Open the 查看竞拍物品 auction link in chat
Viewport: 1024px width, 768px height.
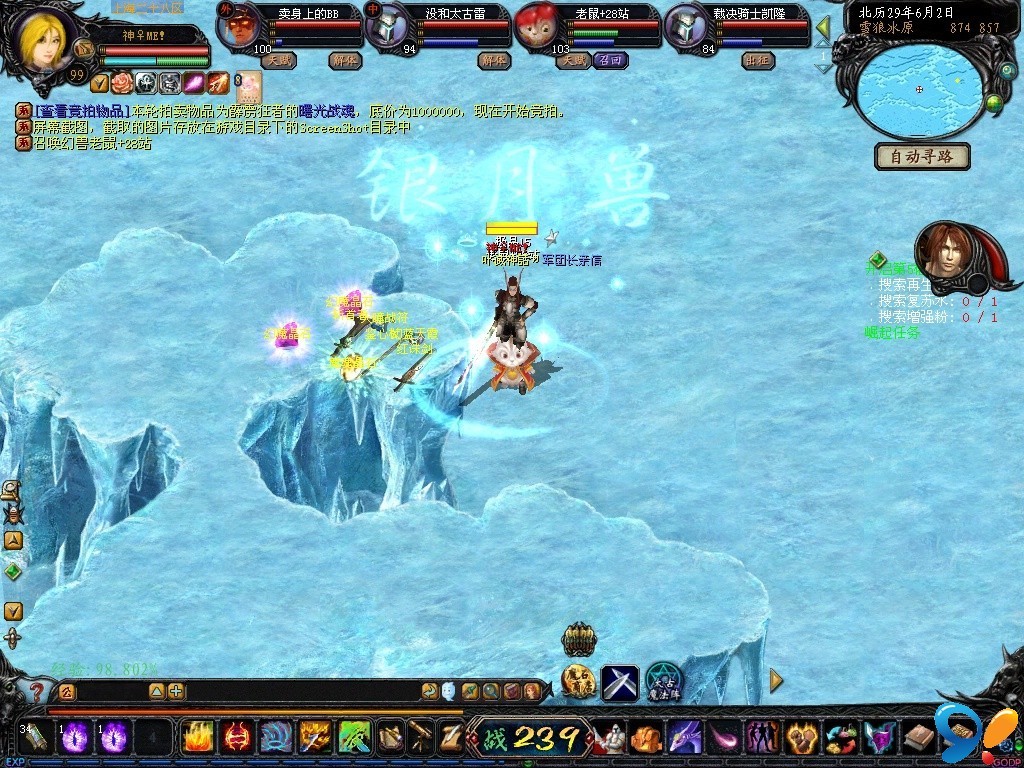(x=82, y=112)
